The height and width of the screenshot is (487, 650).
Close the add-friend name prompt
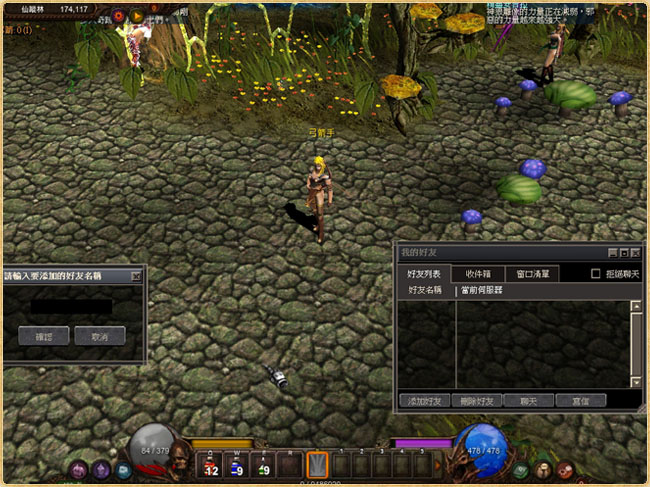137,275
